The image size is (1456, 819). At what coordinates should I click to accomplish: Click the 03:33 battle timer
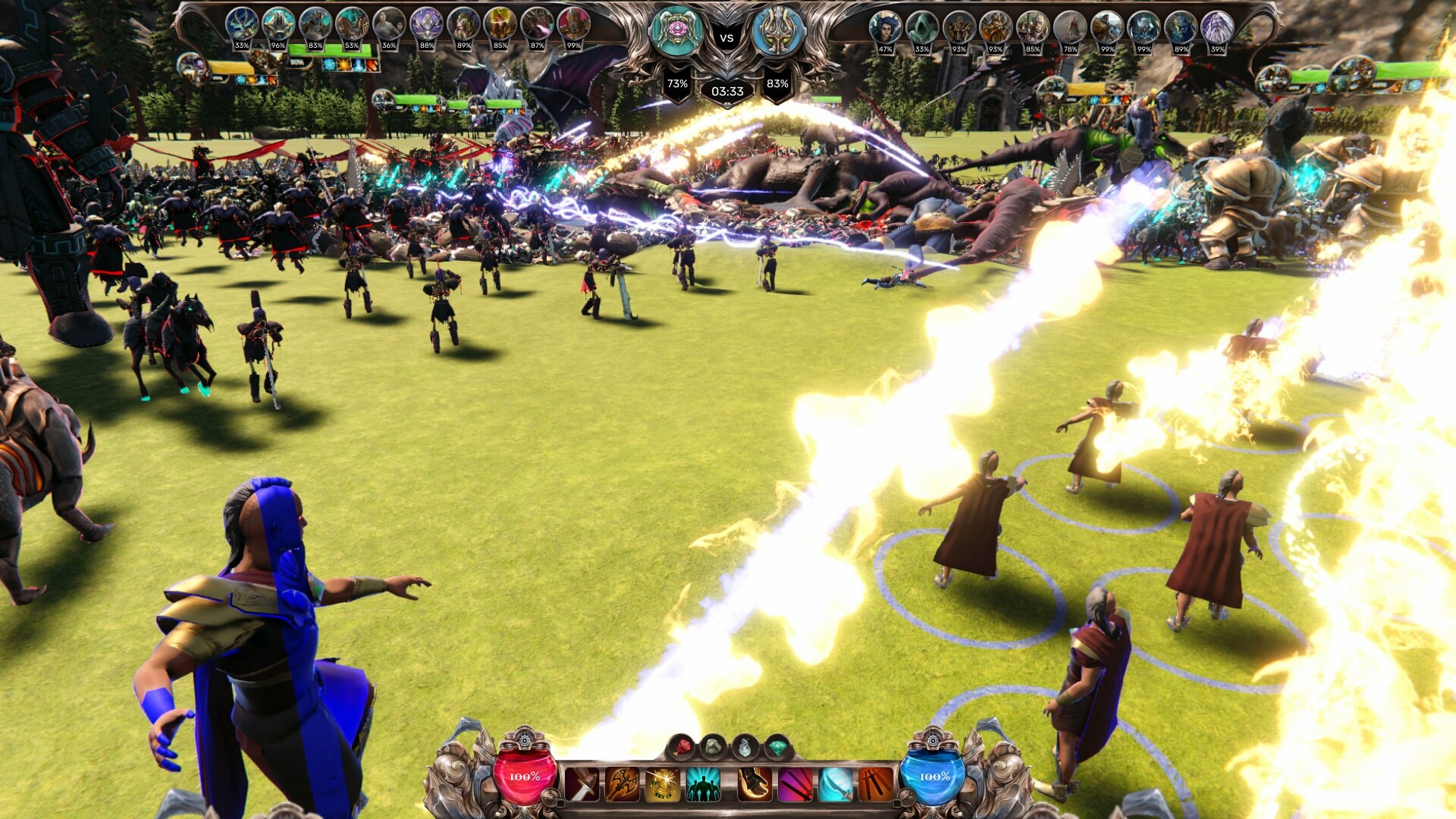727,92
